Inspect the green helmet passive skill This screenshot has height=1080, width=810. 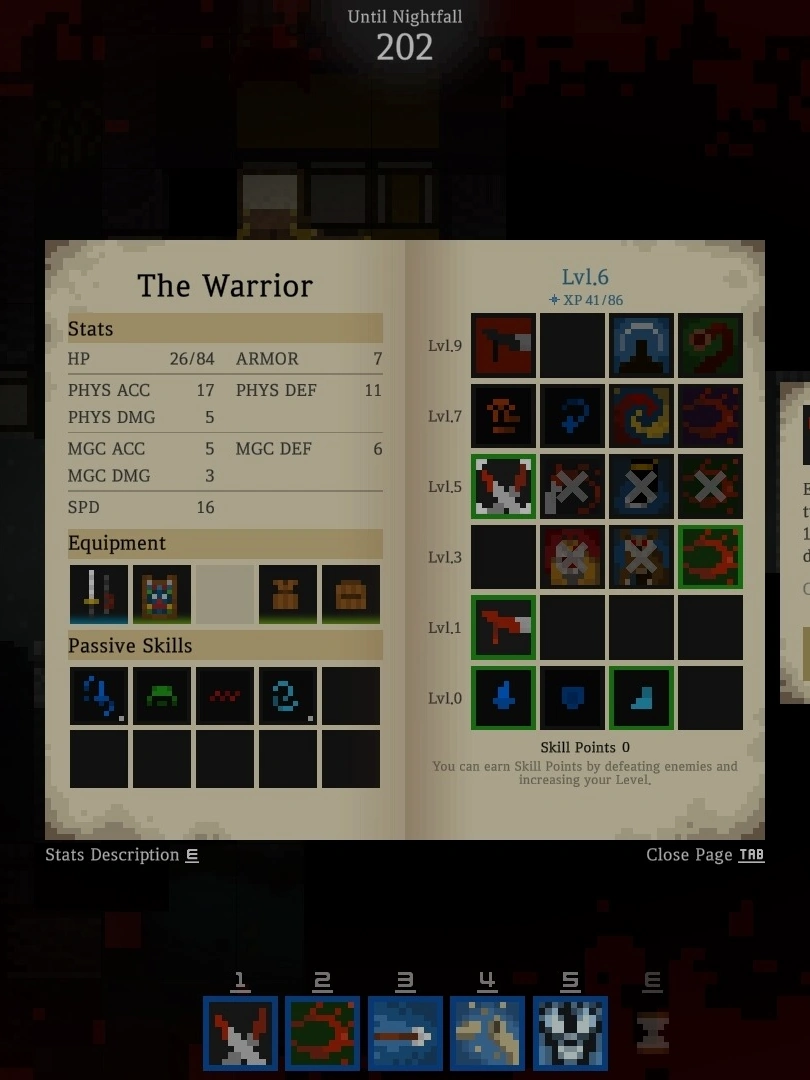tap(162, 696)
